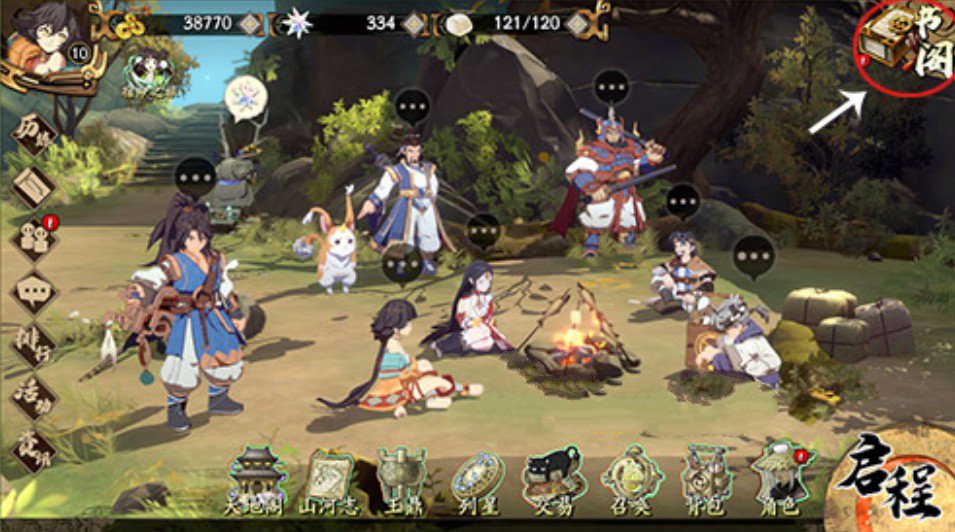Open the 背包 backpack inventory
955x532 pixels.
coord(705,478)
